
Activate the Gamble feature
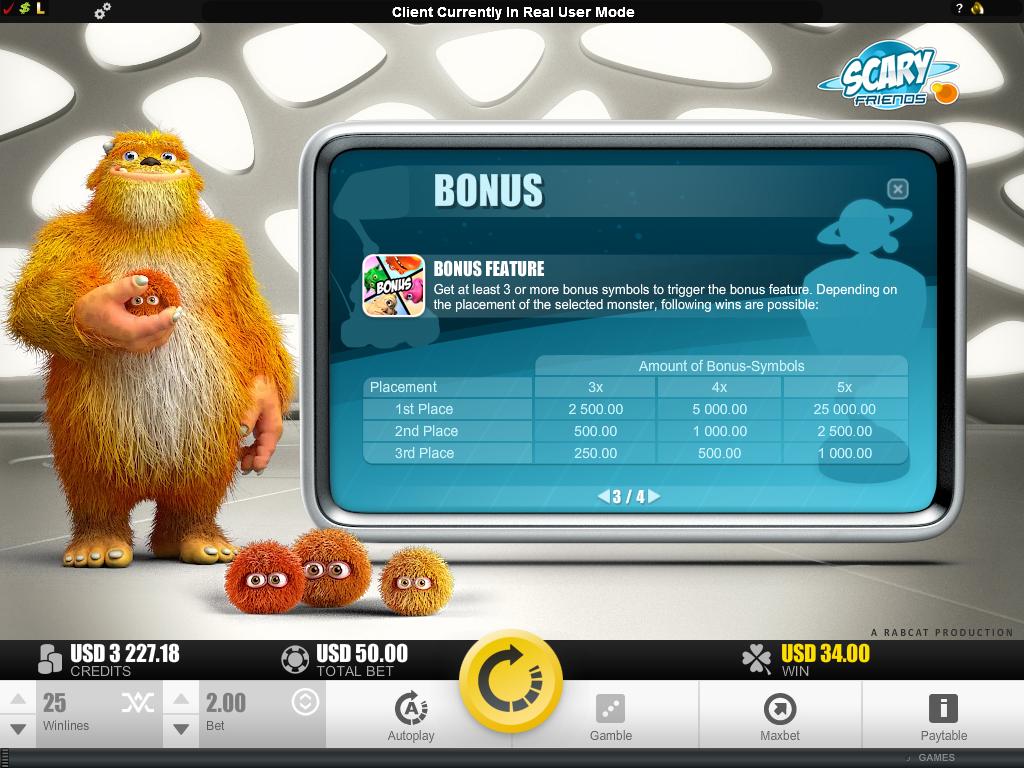point(610,716)
